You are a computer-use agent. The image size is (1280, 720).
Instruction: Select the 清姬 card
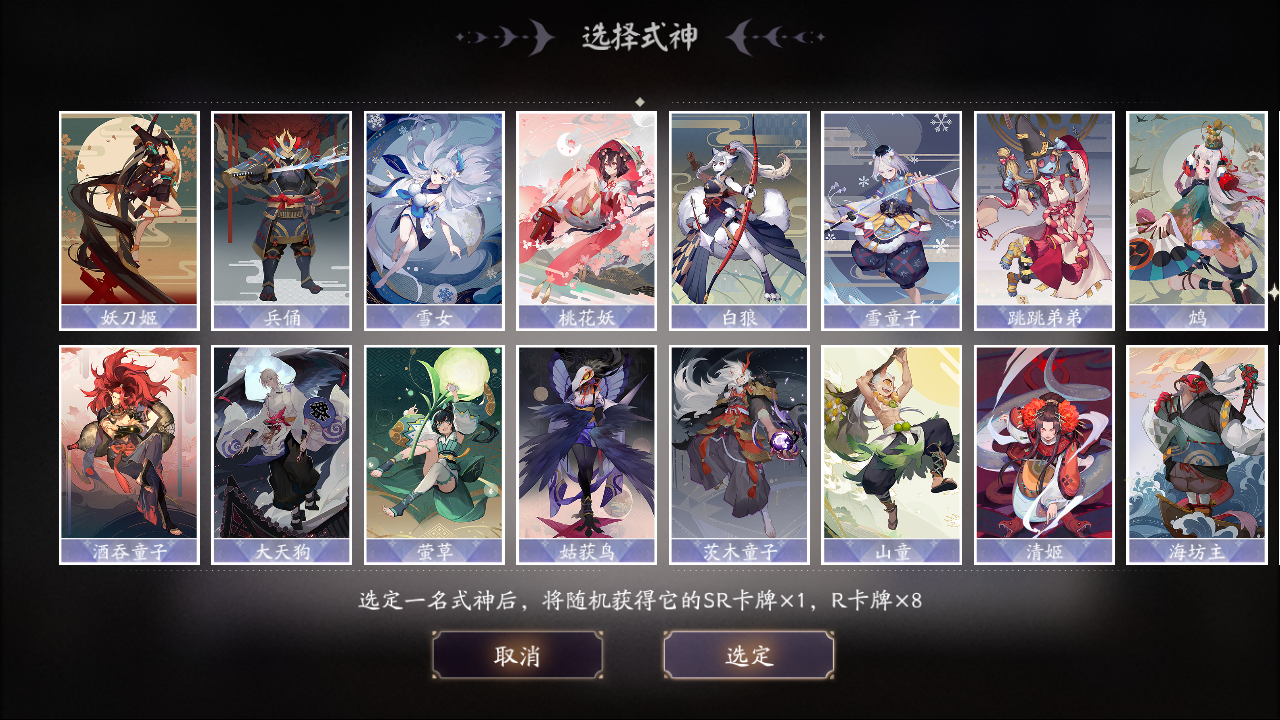coord(1046,450)
